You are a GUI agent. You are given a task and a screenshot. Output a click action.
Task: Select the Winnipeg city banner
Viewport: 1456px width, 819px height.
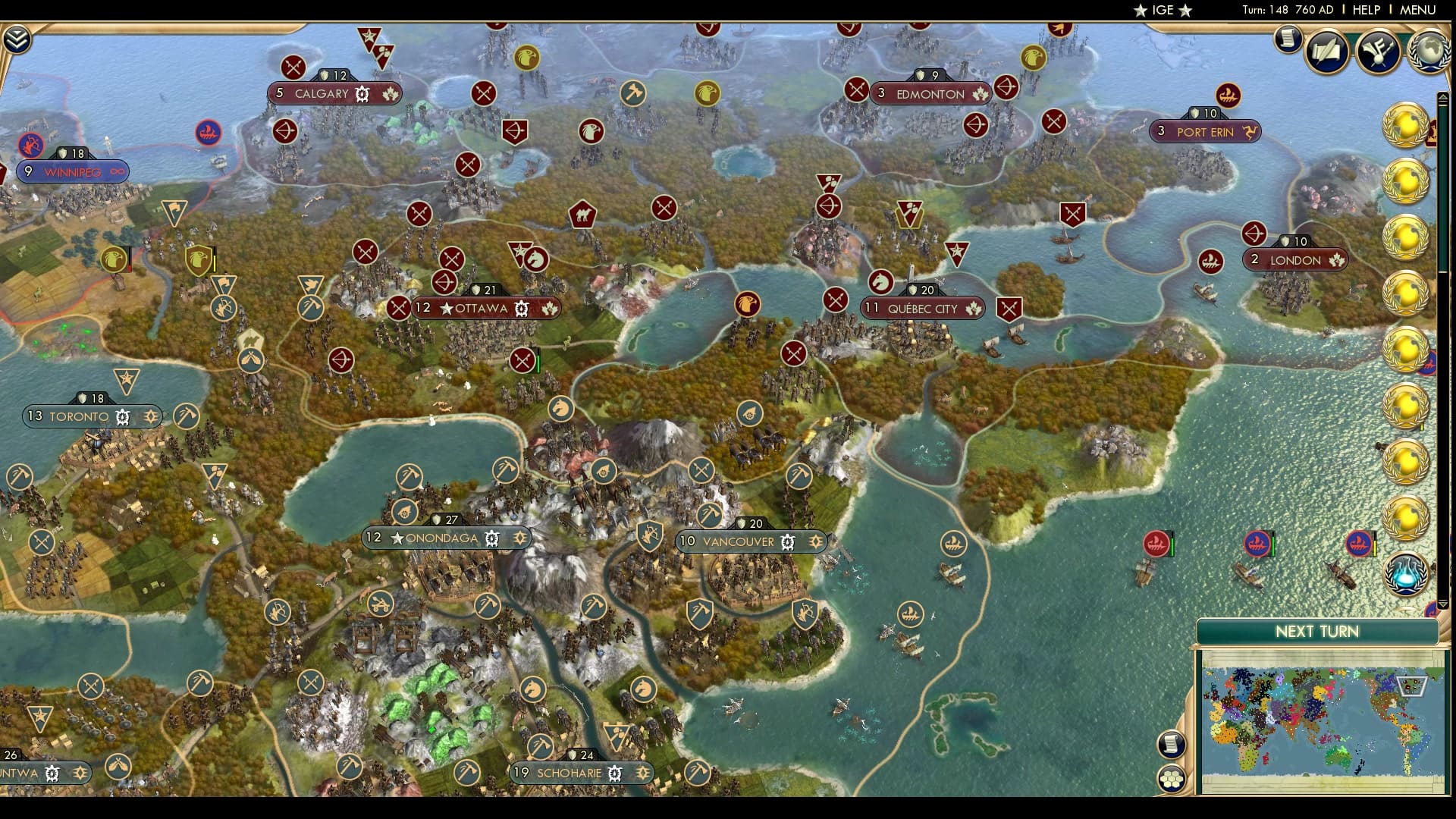coord(74,172)
